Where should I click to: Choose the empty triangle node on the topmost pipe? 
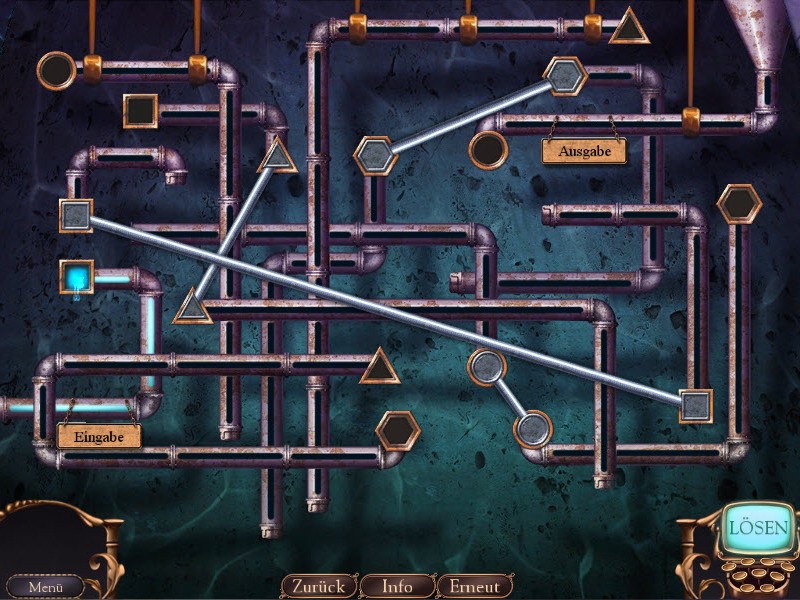coord(629,28)
